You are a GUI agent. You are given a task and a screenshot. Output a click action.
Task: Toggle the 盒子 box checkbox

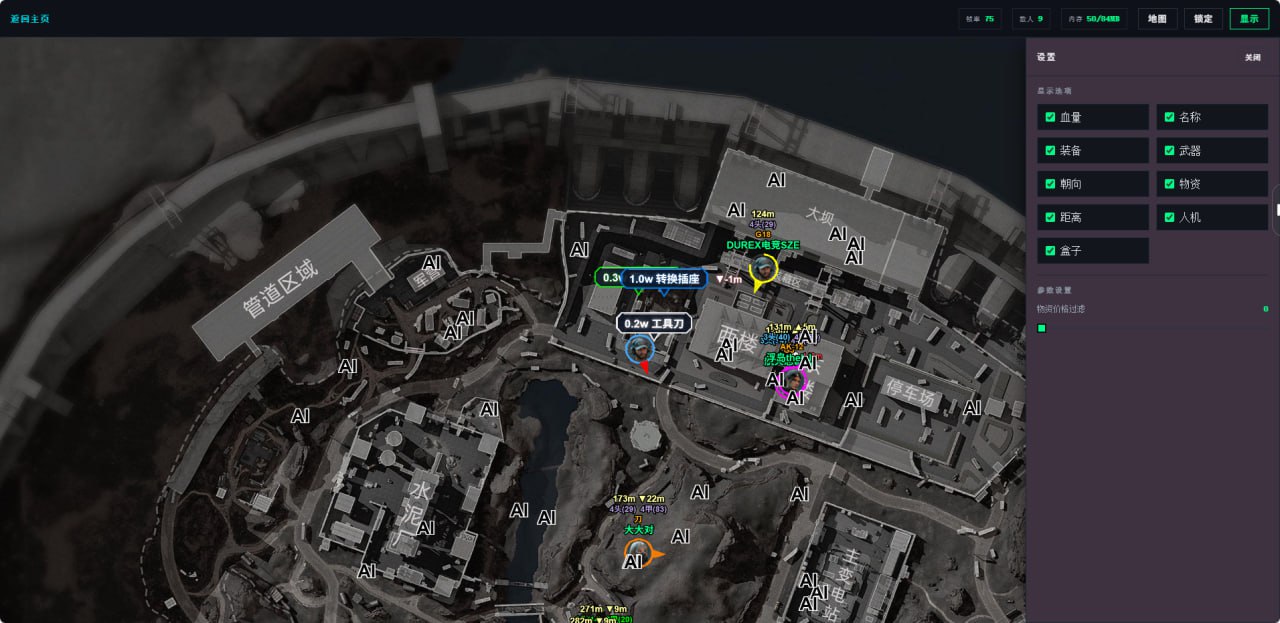1050,250
